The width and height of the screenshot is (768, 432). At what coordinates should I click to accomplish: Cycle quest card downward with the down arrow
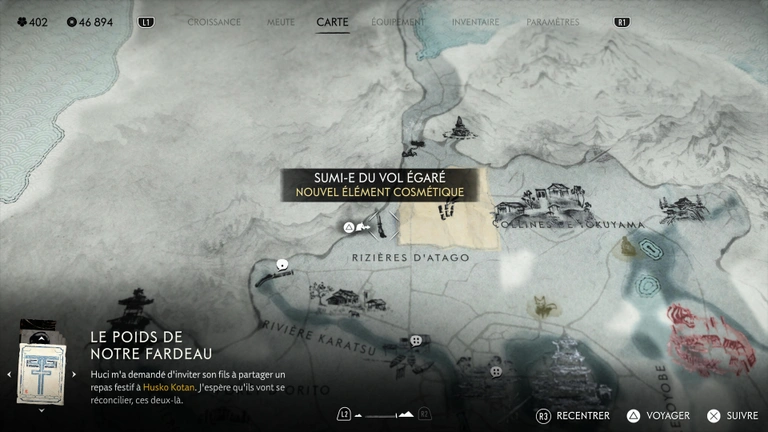point(41,409)
